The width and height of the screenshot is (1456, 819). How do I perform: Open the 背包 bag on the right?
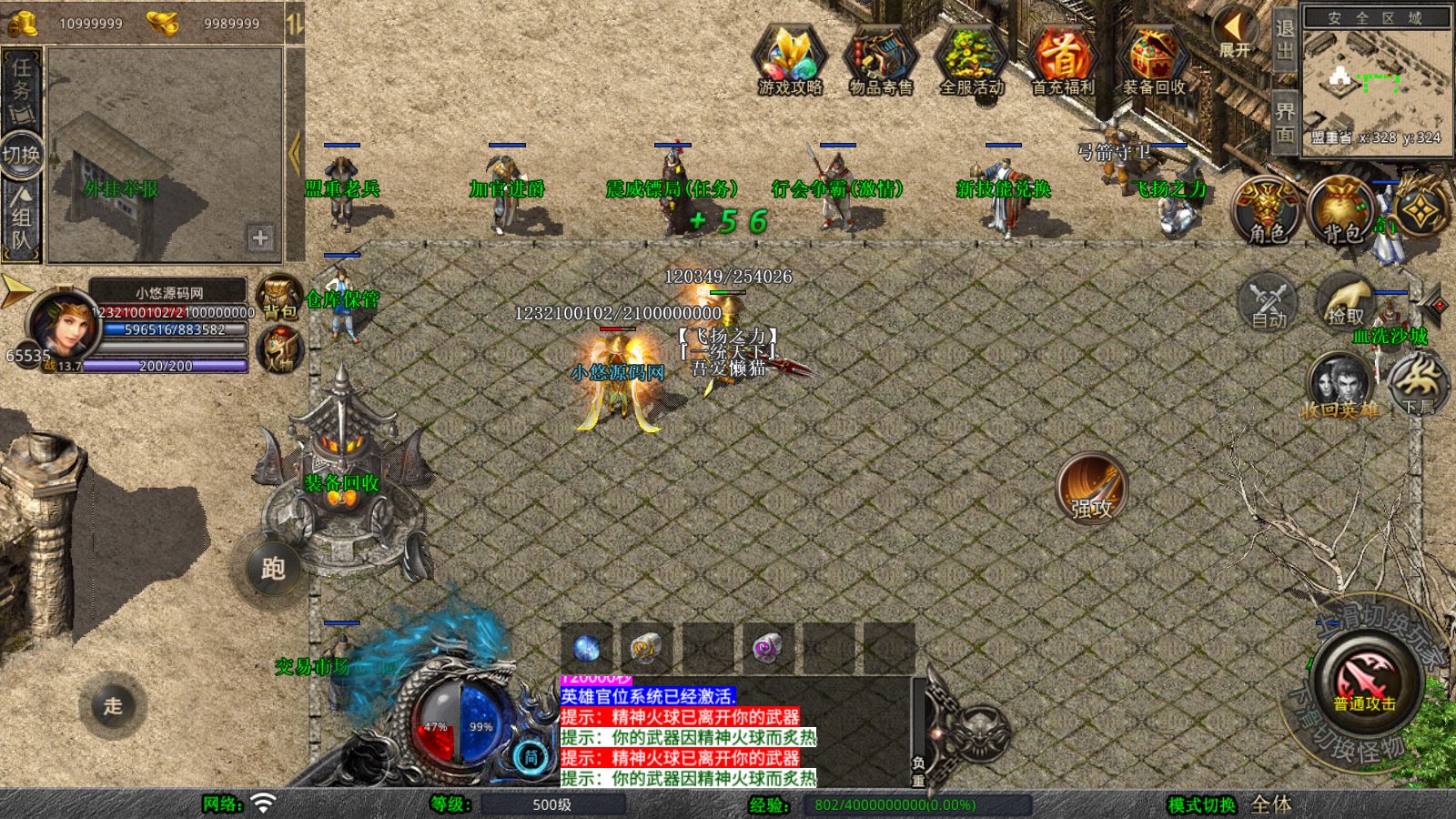tap(1341, 210)
